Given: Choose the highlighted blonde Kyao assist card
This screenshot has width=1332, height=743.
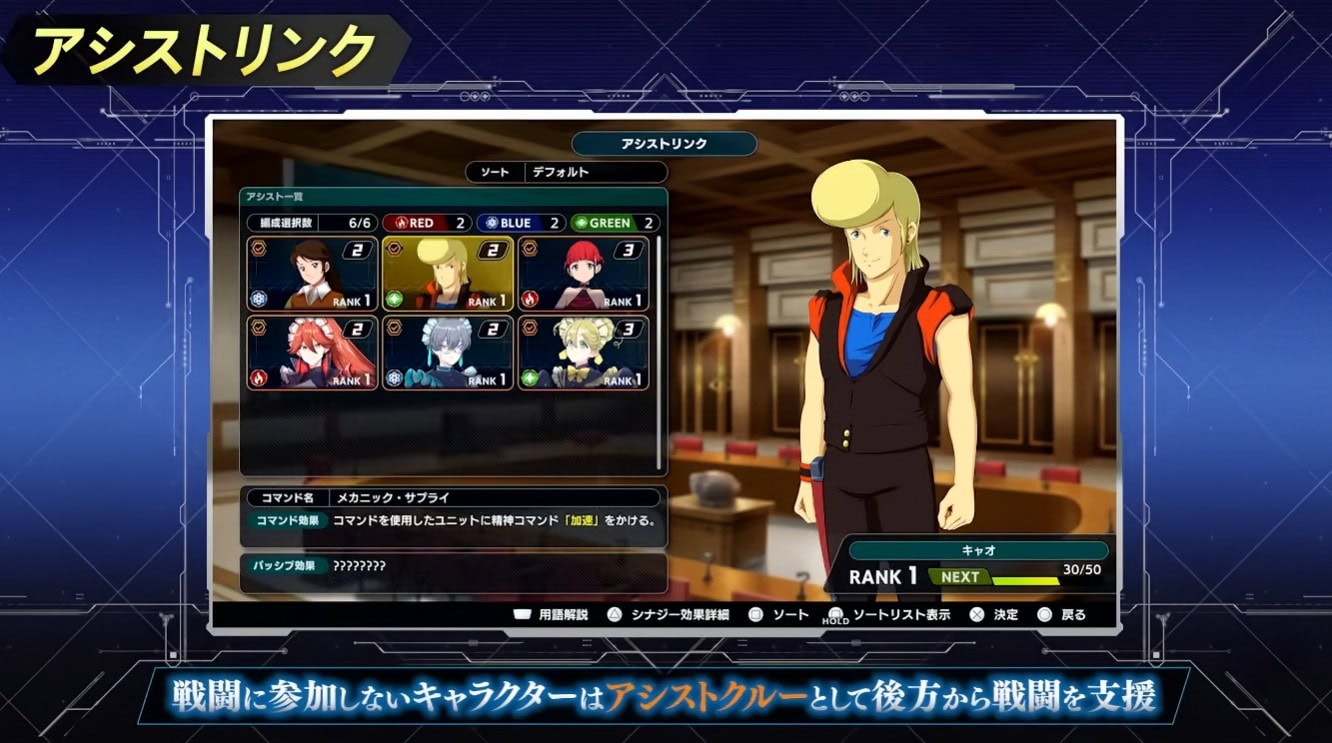Looking at the screenshot, I should tap(448, 273).
